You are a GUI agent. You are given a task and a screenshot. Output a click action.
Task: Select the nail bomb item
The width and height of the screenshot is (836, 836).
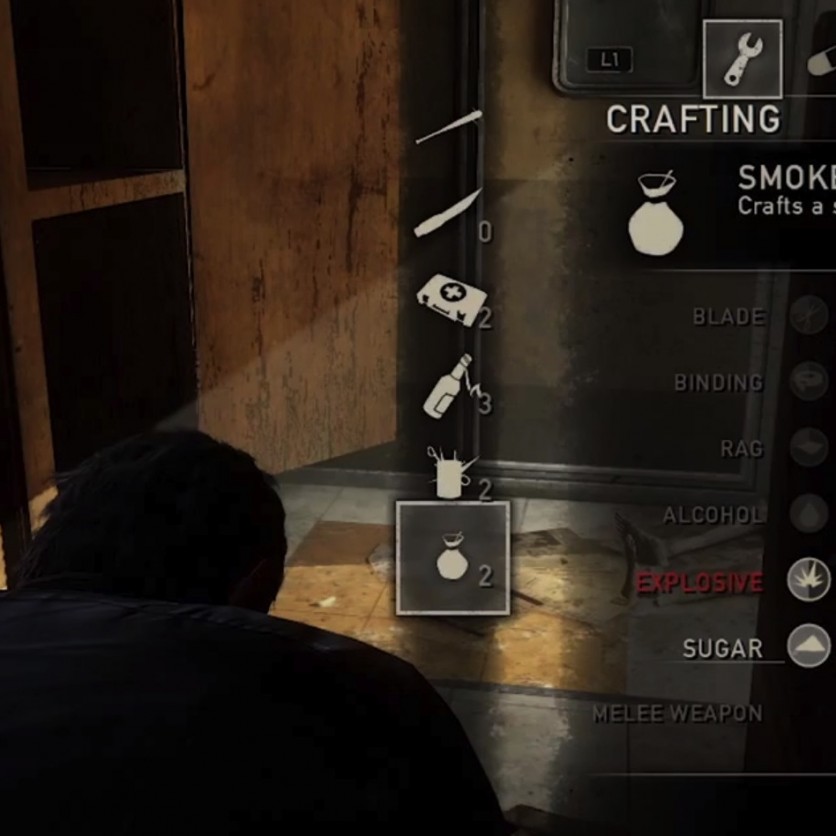452,472
